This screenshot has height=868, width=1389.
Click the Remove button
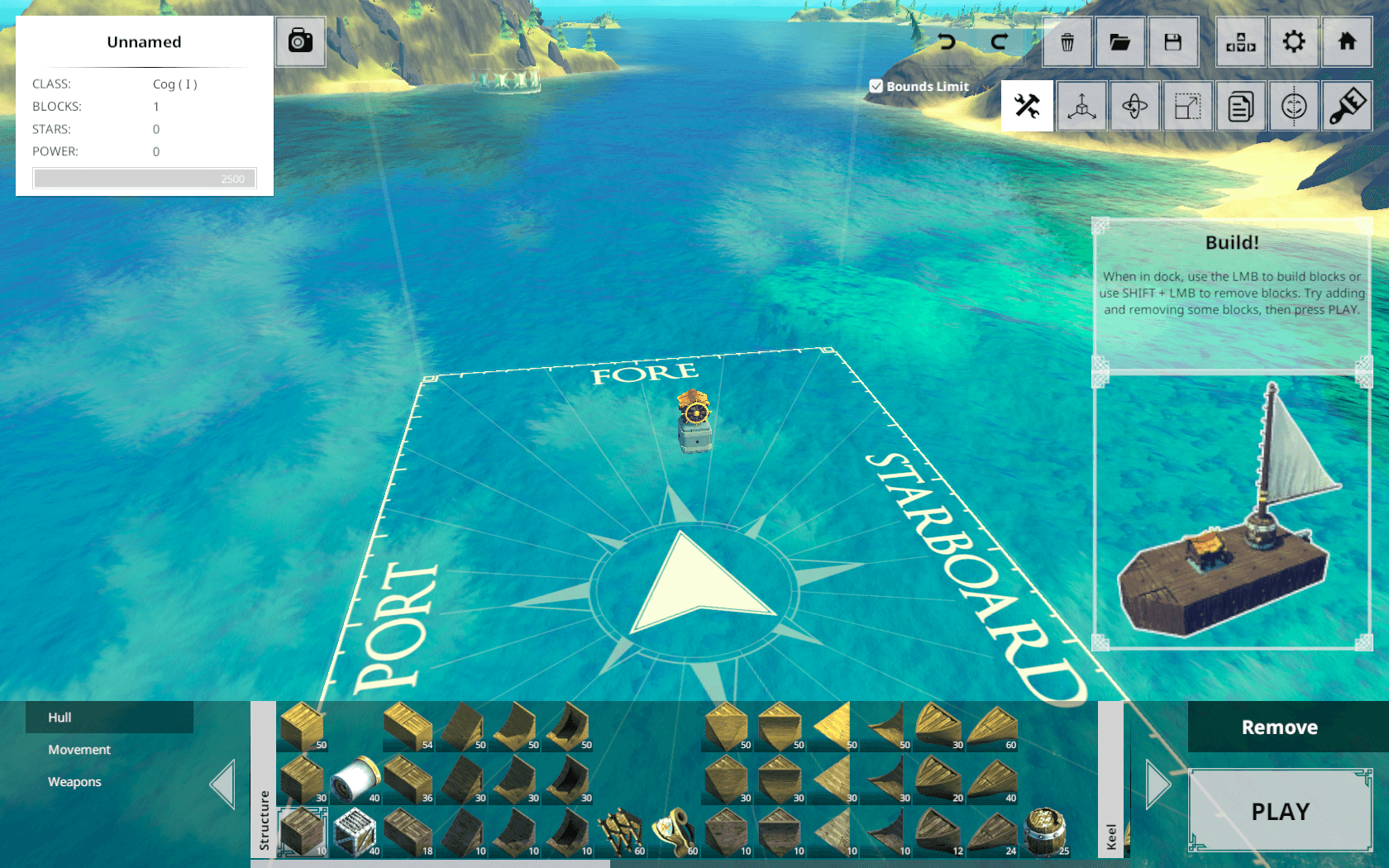(1279, 727)
